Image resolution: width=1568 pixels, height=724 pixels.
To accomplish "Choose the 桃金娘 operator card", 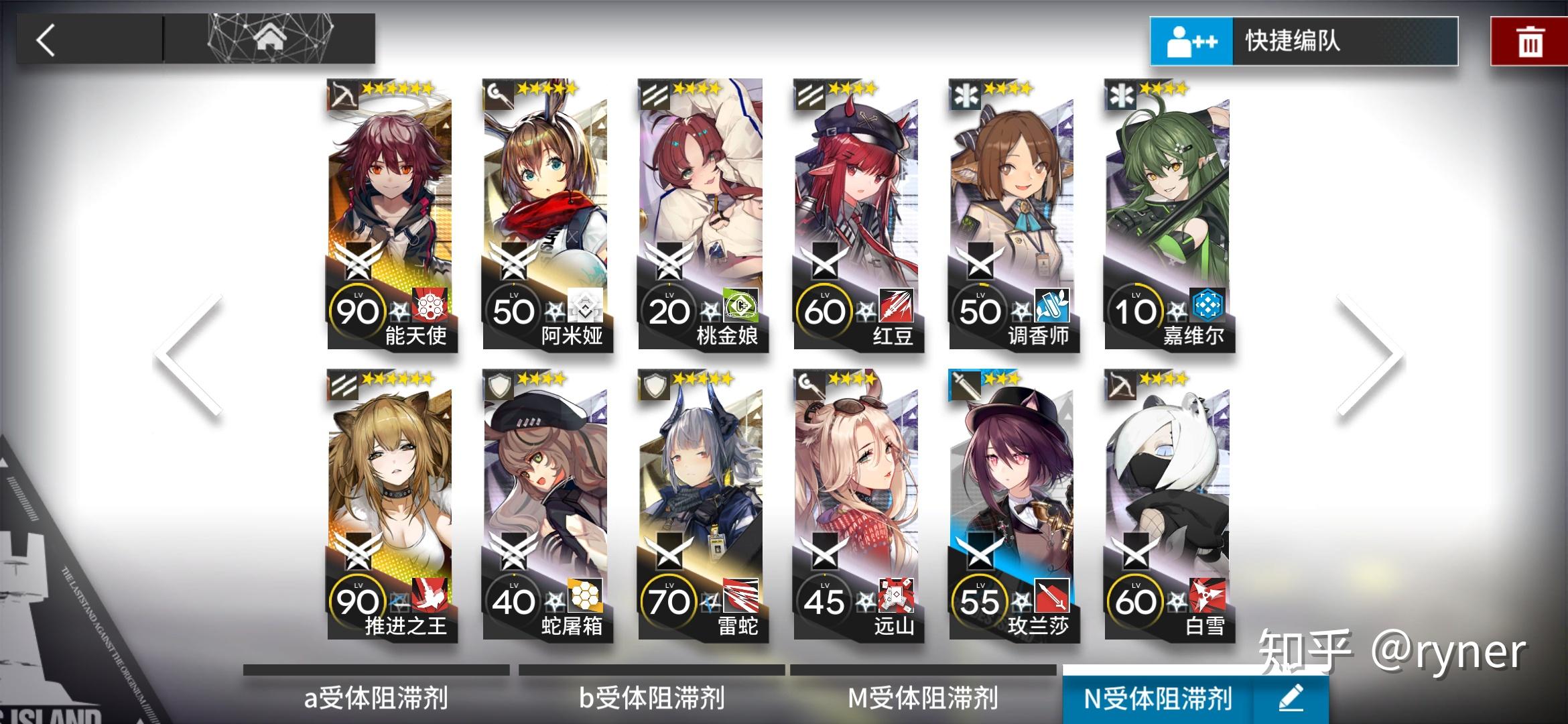I will tap(702, 215).
